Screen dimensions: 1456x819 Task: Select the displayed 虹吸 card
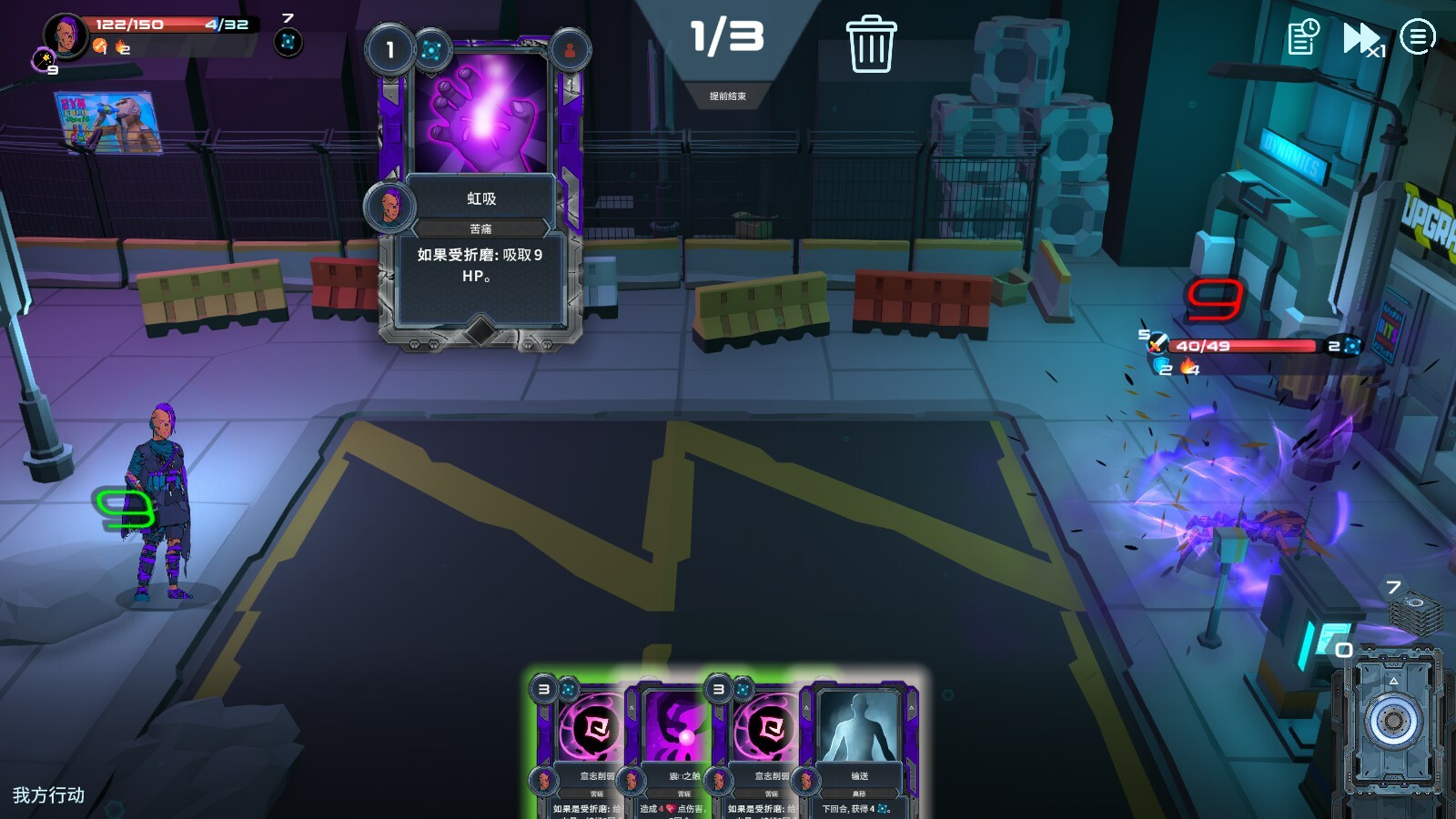[480, 193]
